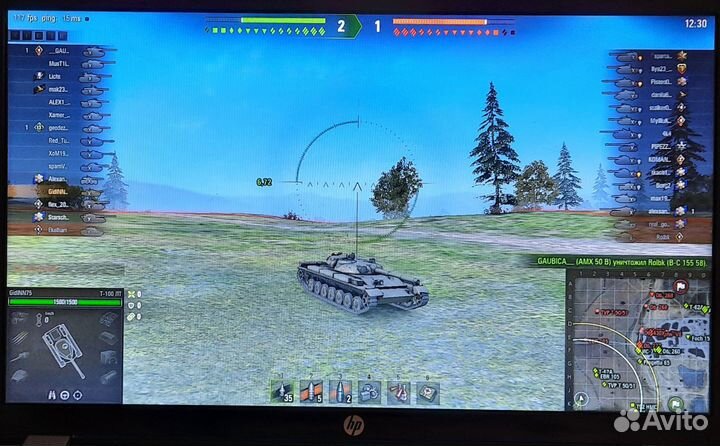This screenshot has width=720, height=446.
Task: Switch to the shell slot with 5 rounds
Action: 312,390
